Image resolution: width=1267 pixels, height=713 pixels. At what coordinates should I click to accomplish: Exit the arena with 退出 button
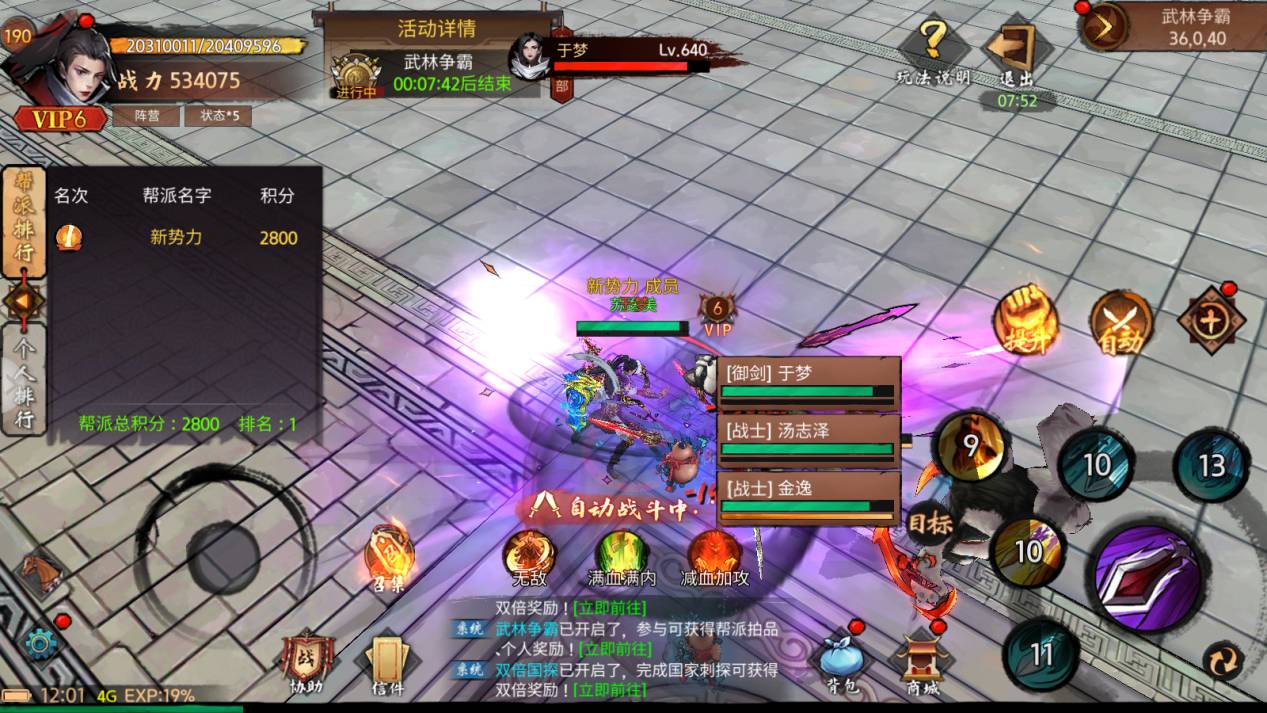click(1014, 52)
